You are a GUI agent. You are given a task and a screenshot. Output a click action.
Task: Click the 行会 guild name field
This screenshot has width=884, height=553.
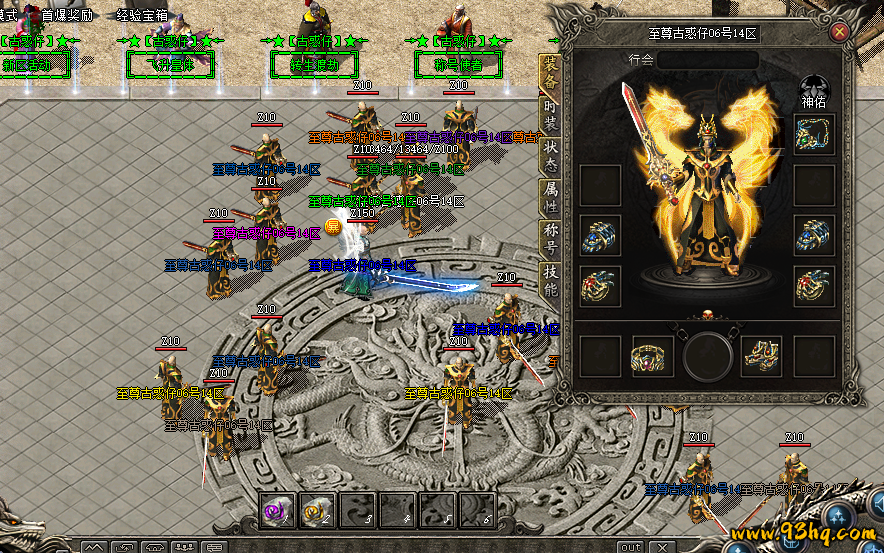coord(707,60)
